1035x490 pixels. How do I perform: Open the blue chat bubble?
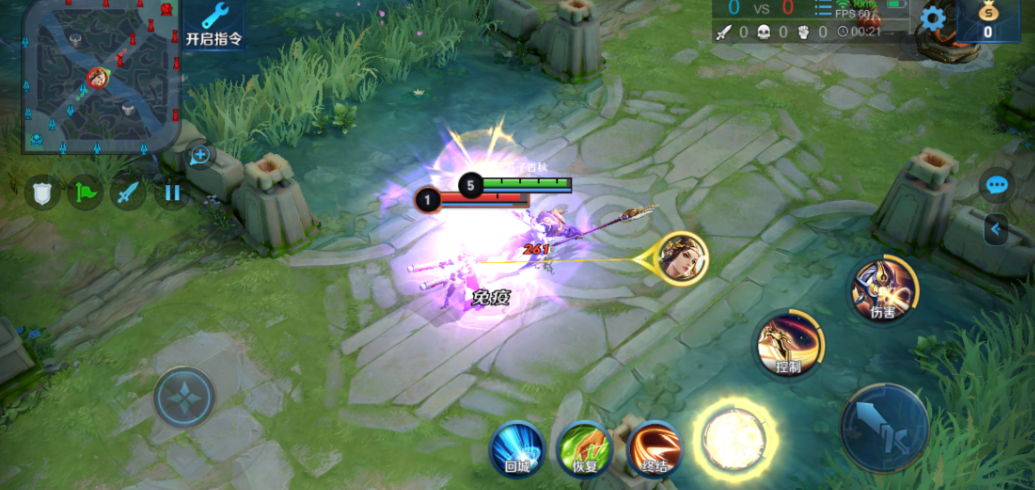tap(996, 185)
